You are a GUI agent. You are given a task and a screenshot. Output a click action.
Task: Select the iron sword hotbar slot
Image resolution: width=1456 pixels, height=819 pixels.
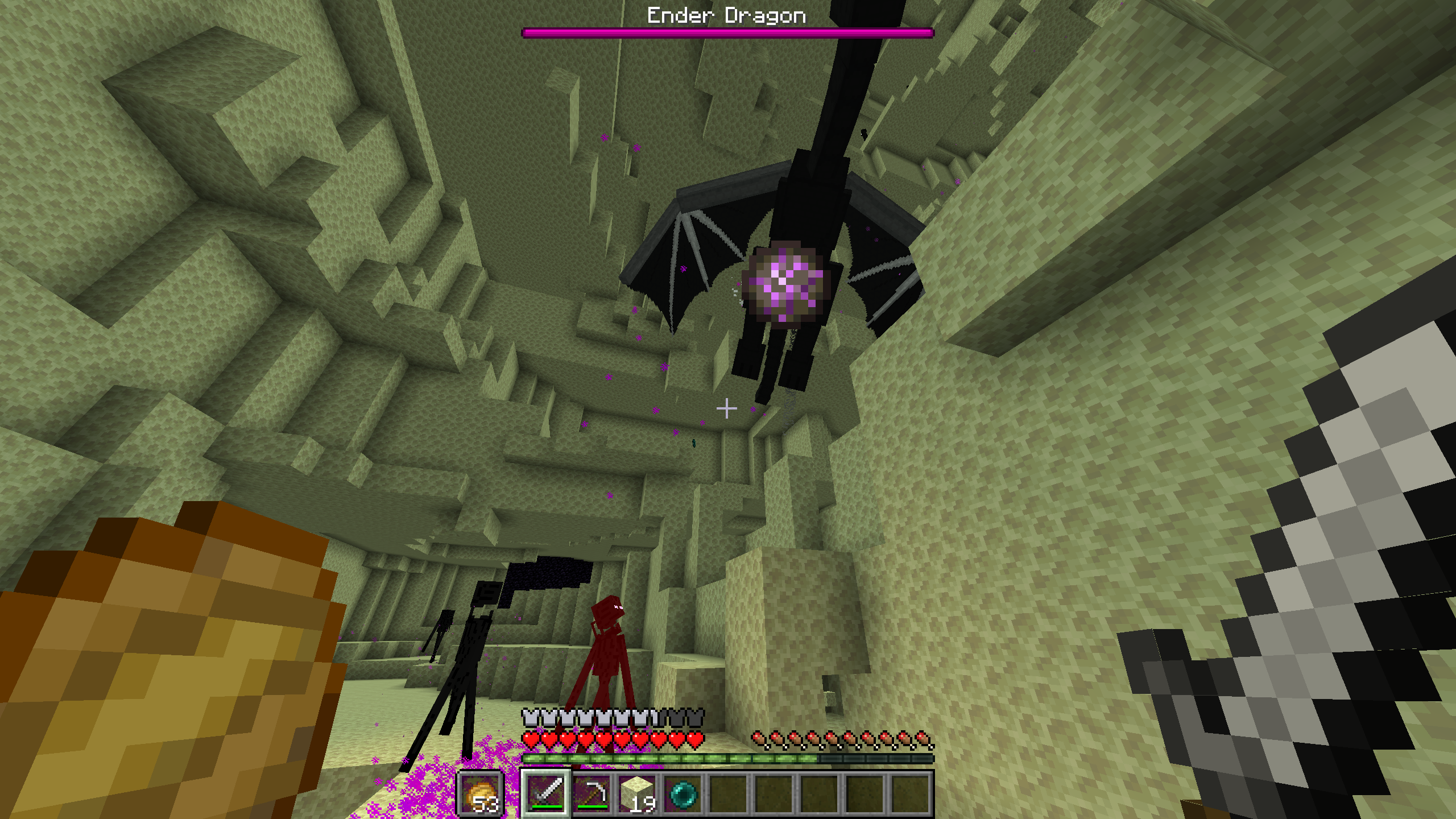(545, 793)
